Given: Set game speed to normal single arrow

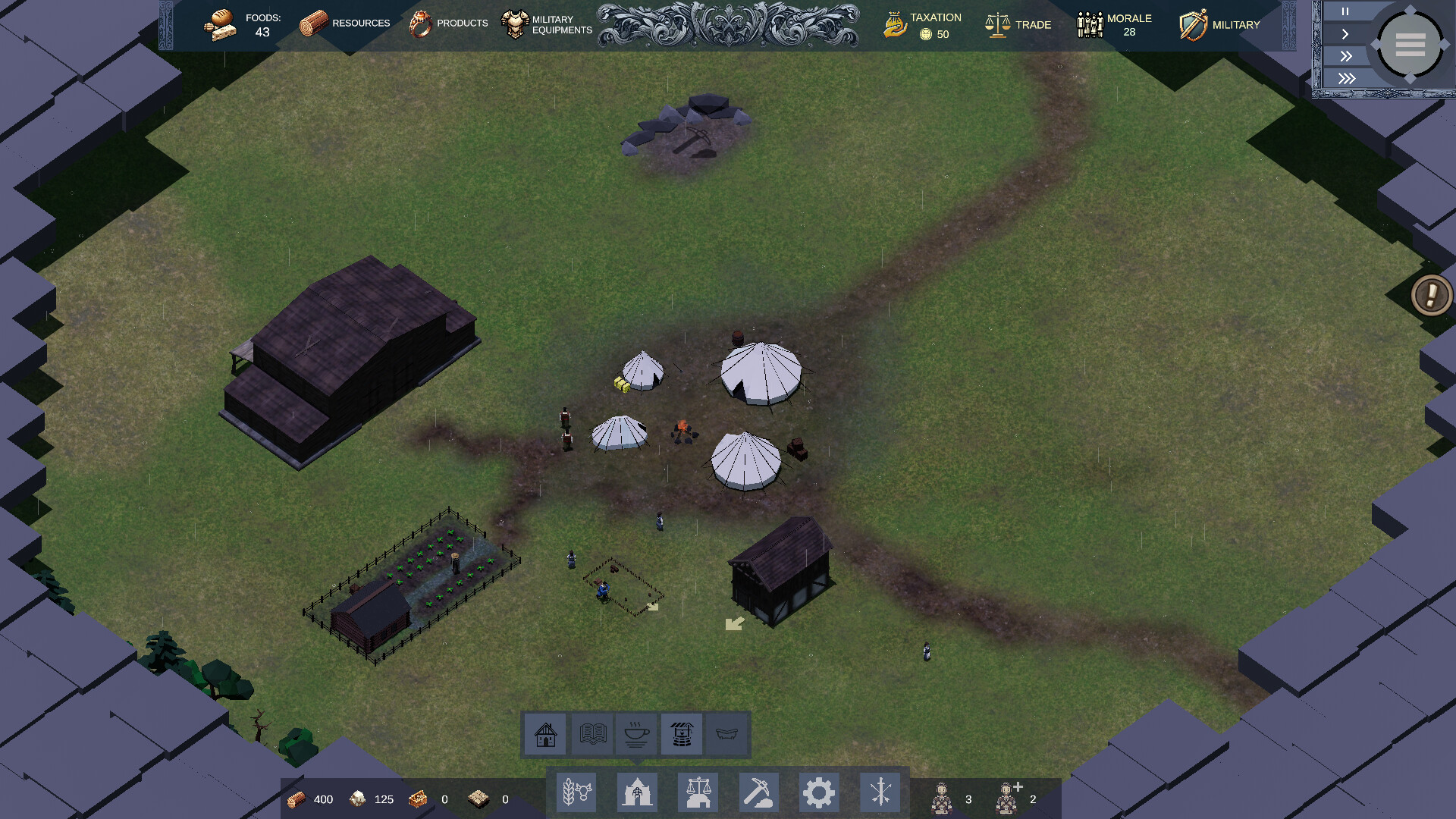Looking at the screenshot, I should [x=1345, y=34].
